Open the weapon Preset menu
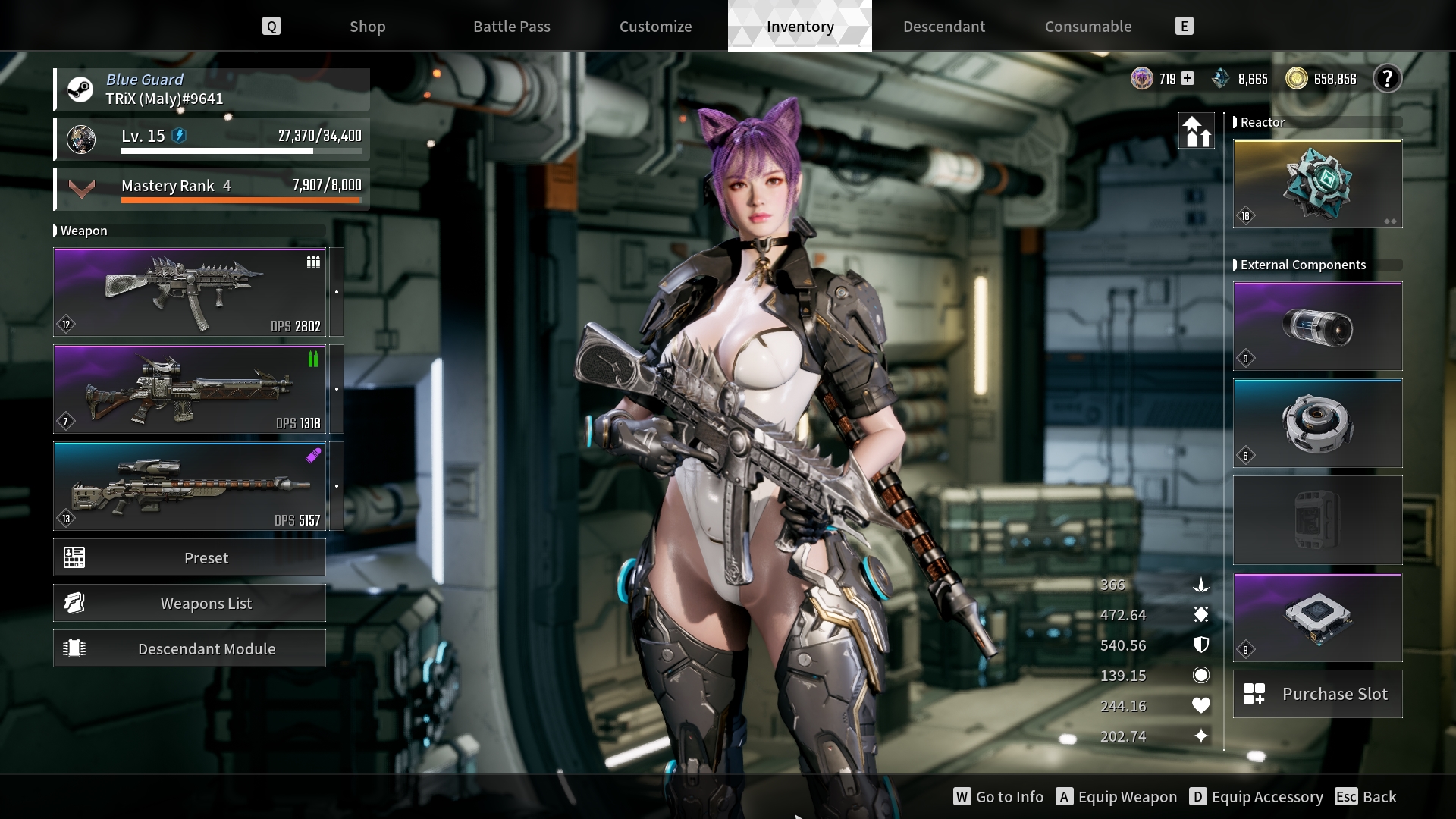1456x819 pixels. click(x=190, y=558)
